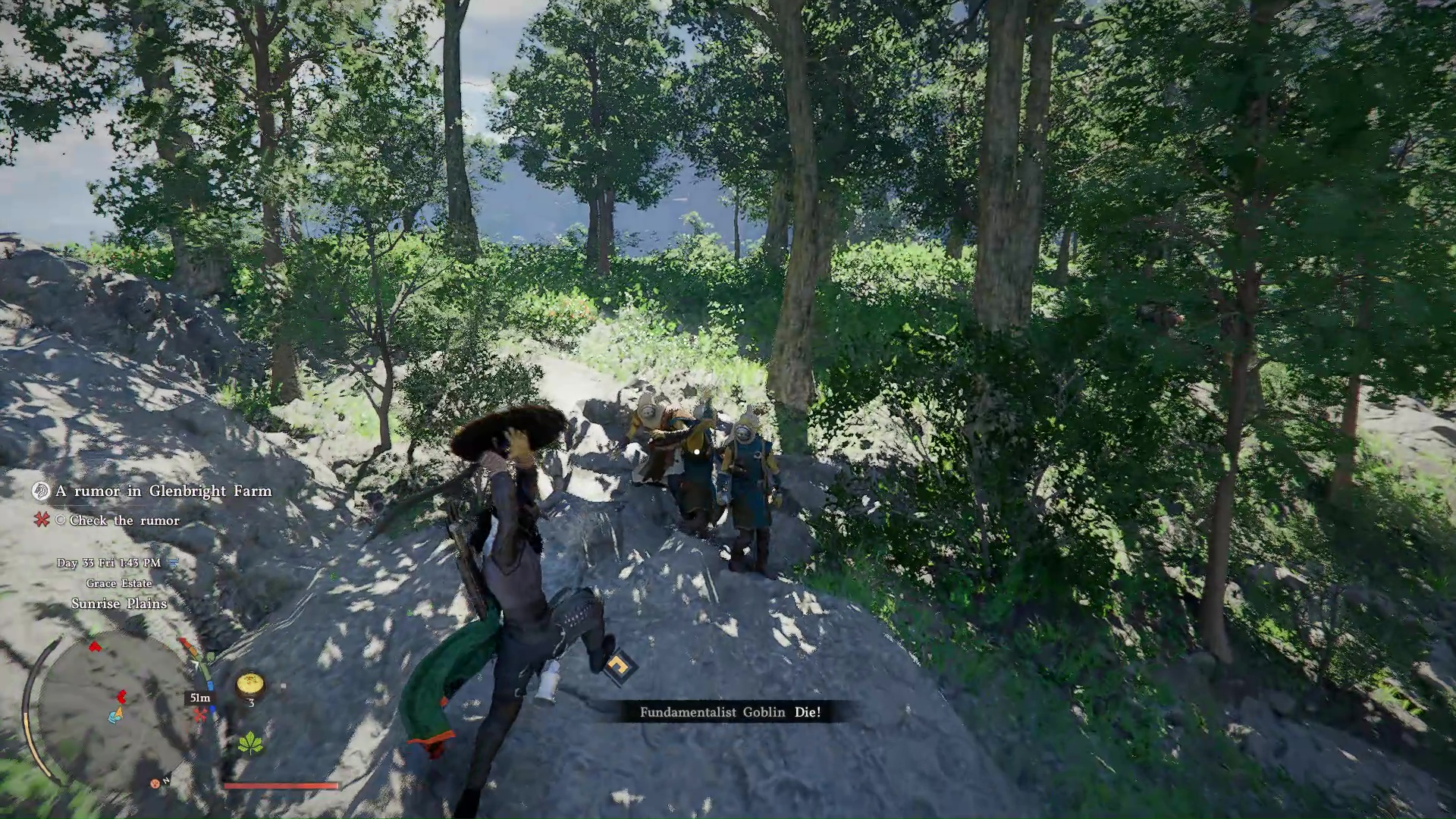
Task: Click the N compass indicator on the minimap
Action: point(166,781)
